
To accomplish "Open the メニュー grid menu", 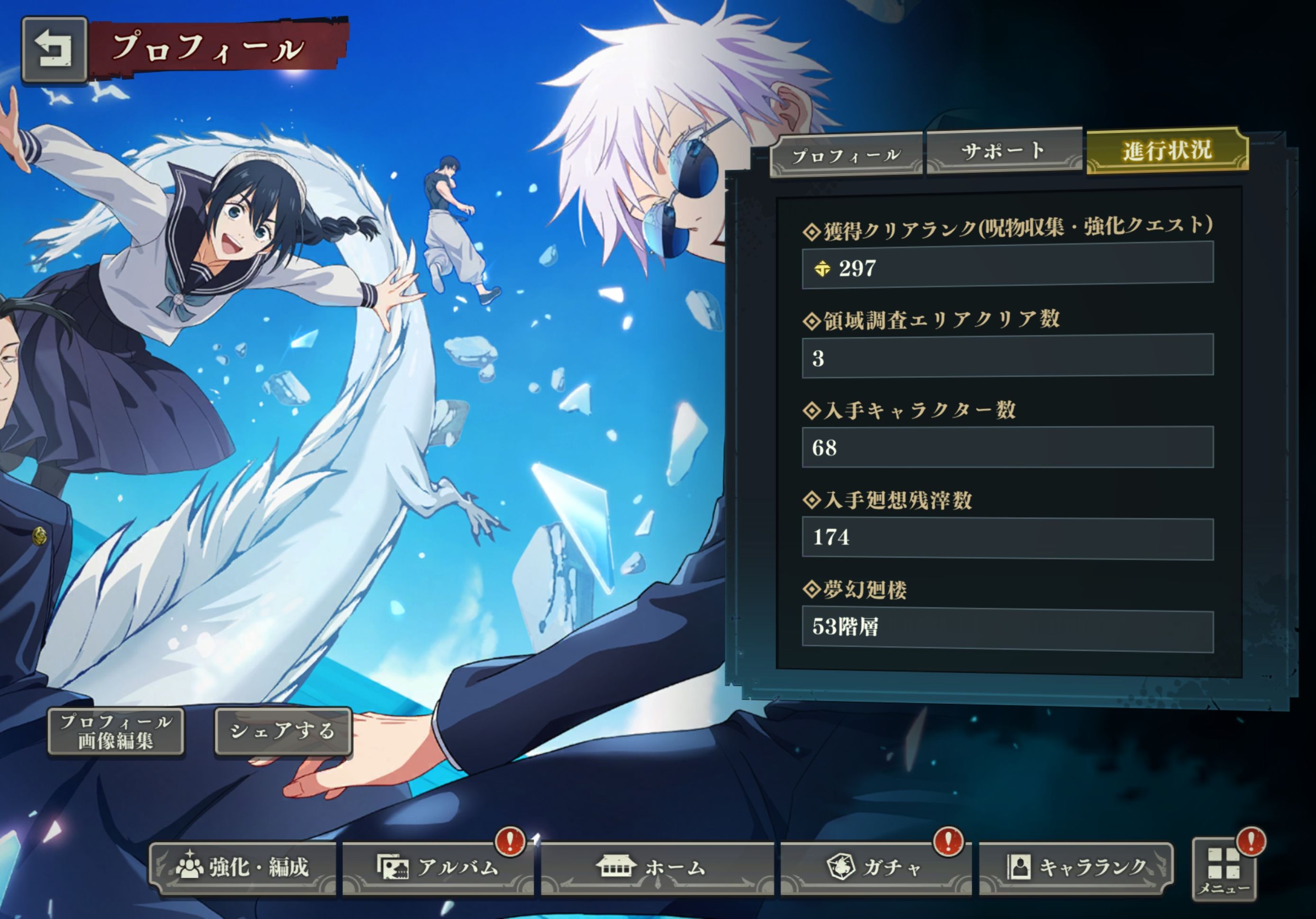I will [1223, 870].
